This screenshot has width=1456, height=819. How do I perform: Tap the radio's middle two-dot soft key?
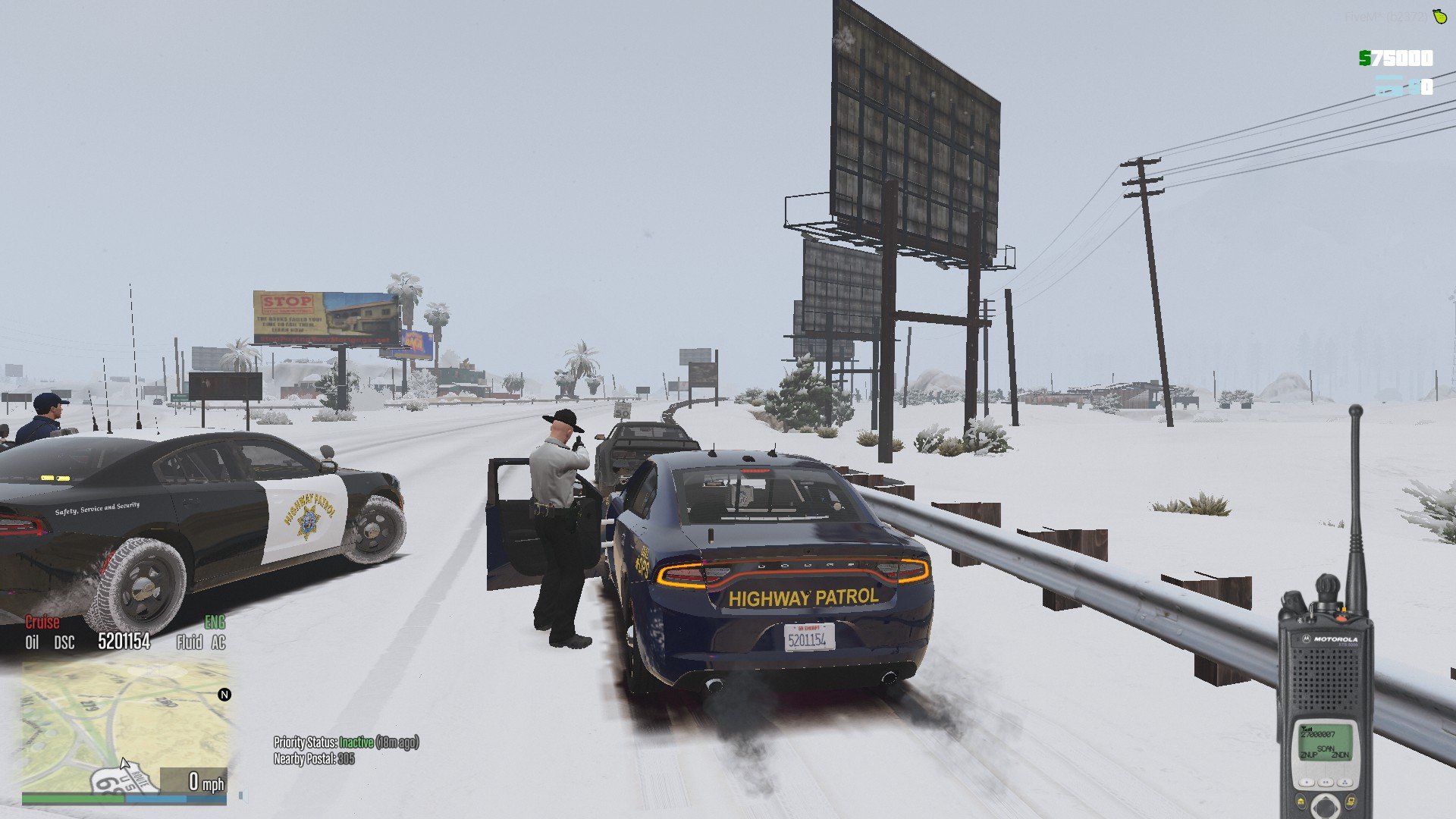(x=1326, y=782)
